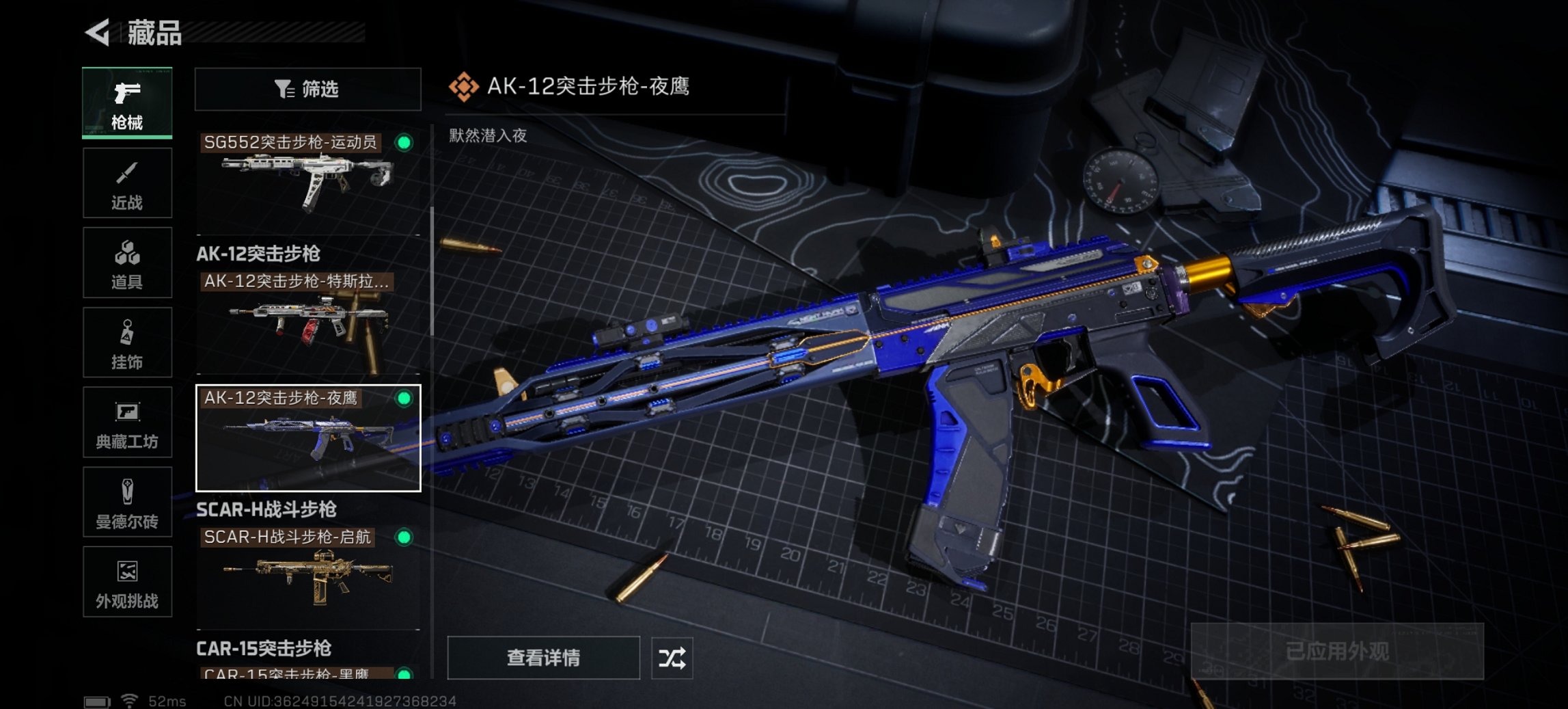Select the 曼德尔砖 category icon
This screenshot has width=1568, height=709.
tap(127, 503)
